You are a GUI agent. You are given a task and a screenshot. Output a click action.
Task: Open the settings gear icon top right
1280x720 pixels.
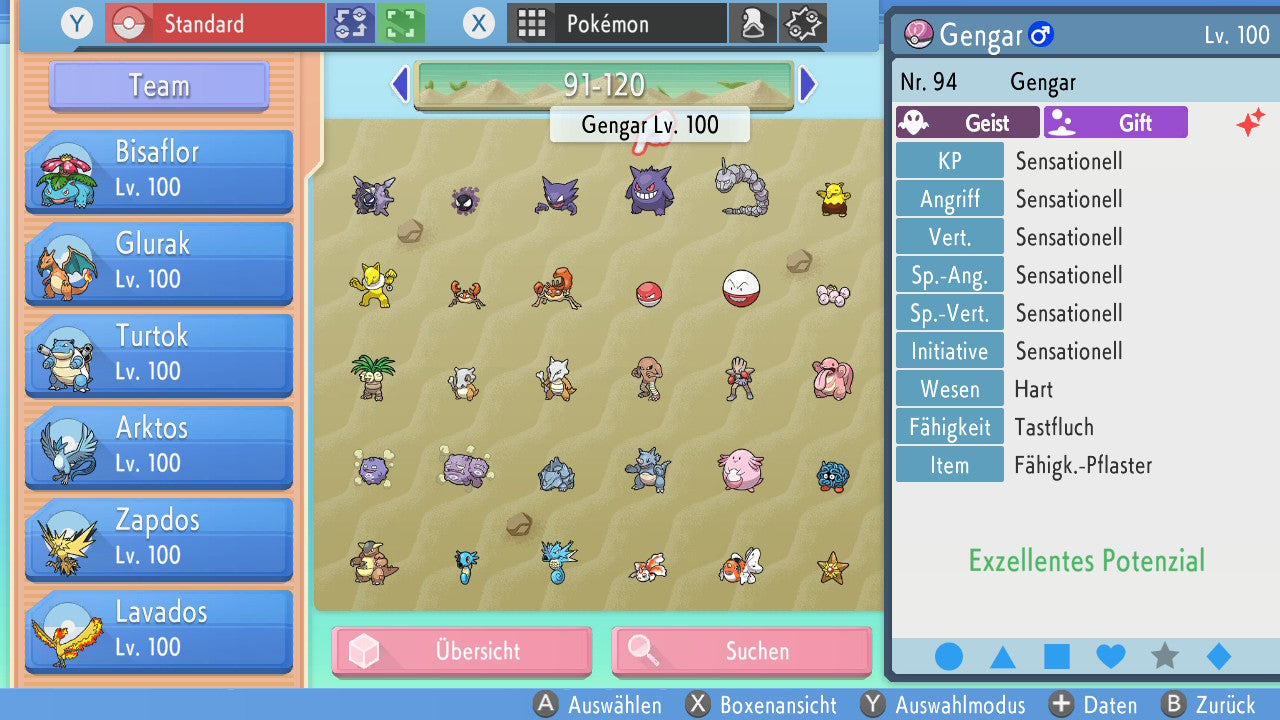[800, 23]
